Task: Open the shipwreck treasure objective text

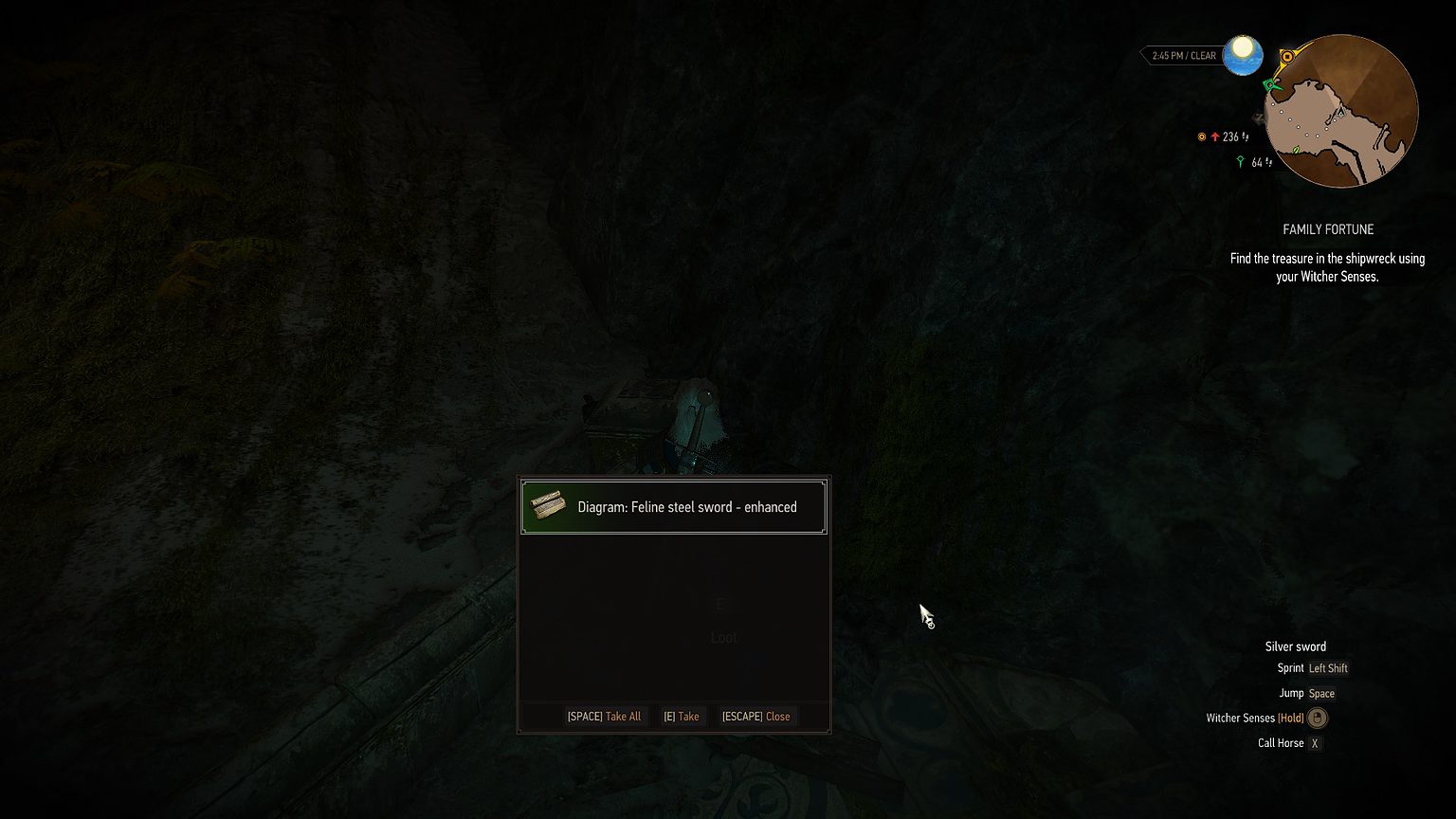Action: (x=1327, y=267)
